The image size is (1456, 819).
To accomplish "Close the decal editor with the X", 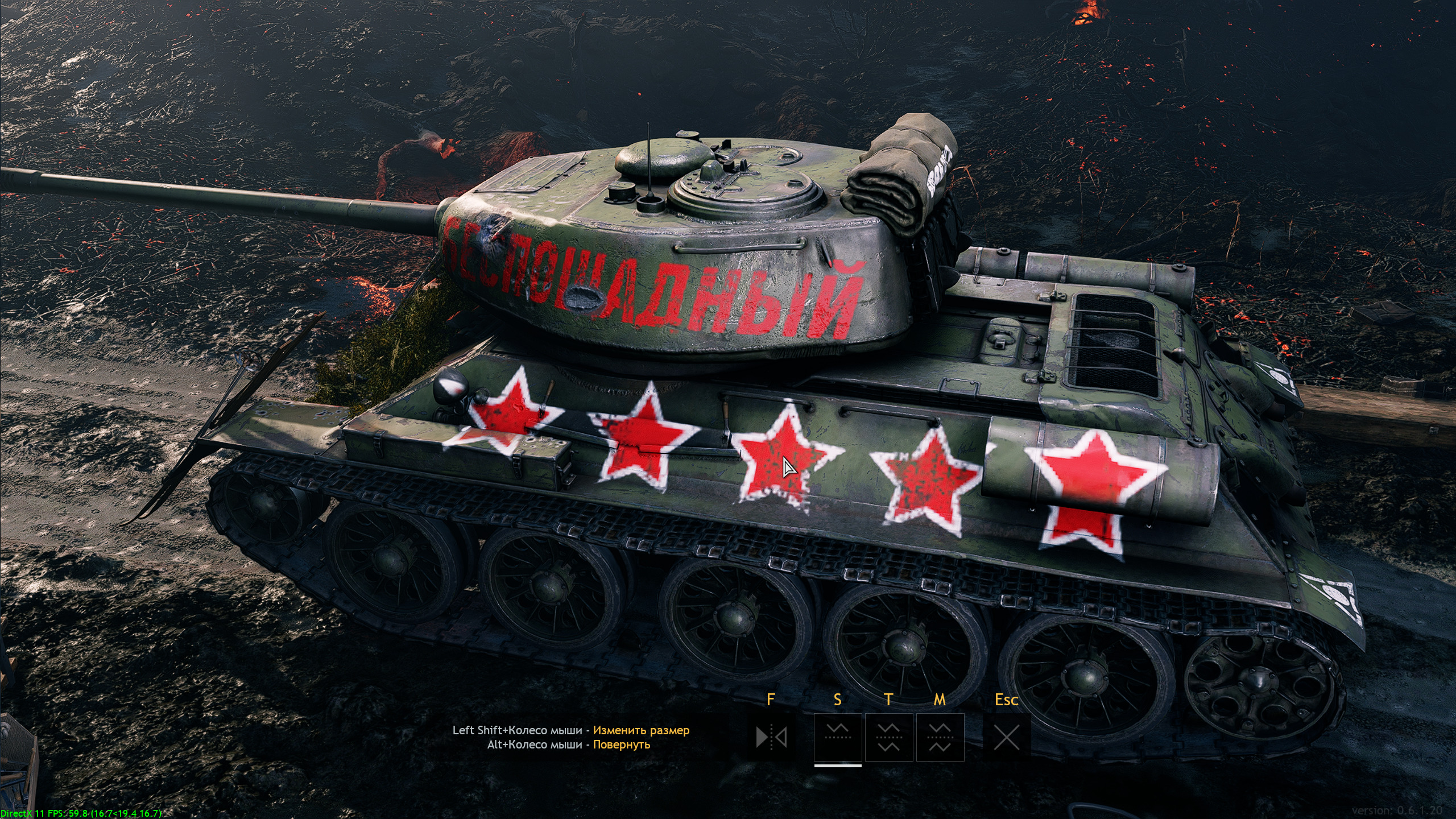I will (x=1006, y=738).
